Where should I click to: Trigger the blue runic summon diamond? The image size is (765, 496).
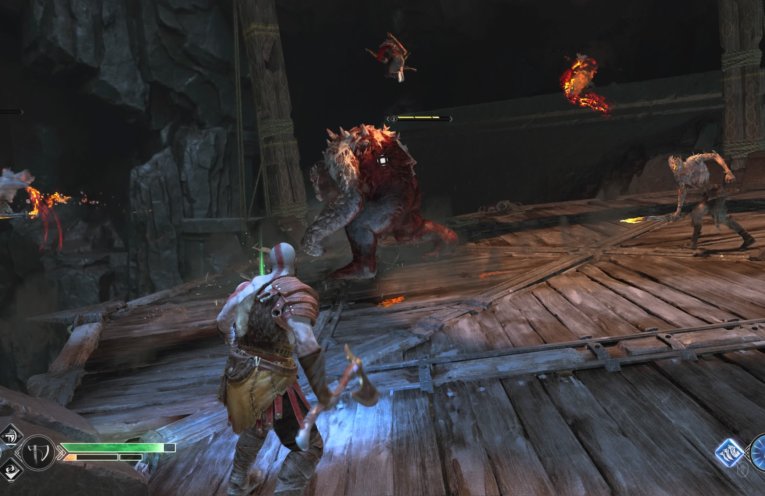[729, 453]
